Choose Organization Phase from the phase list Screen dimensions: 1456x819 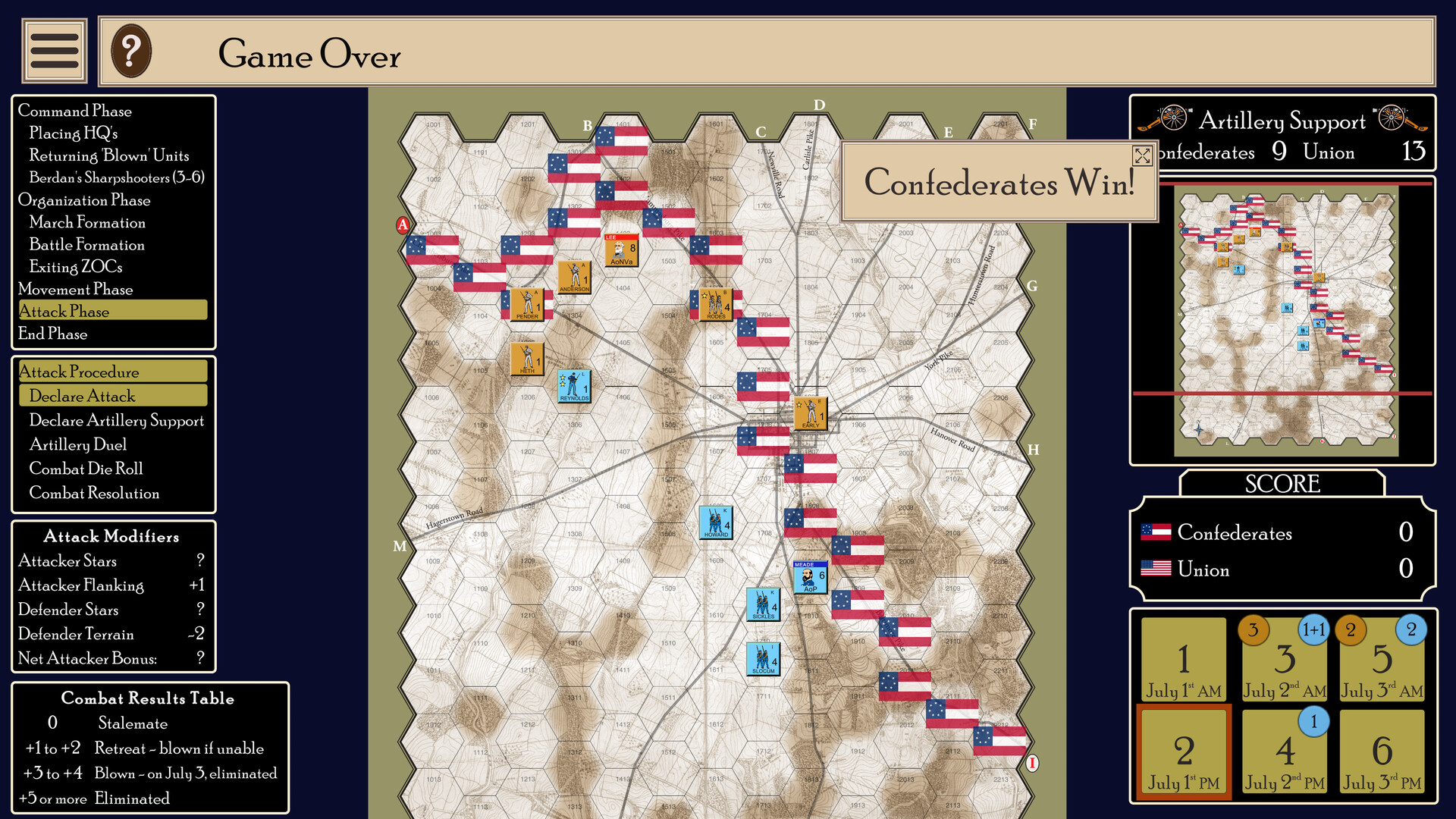(84, 200)
